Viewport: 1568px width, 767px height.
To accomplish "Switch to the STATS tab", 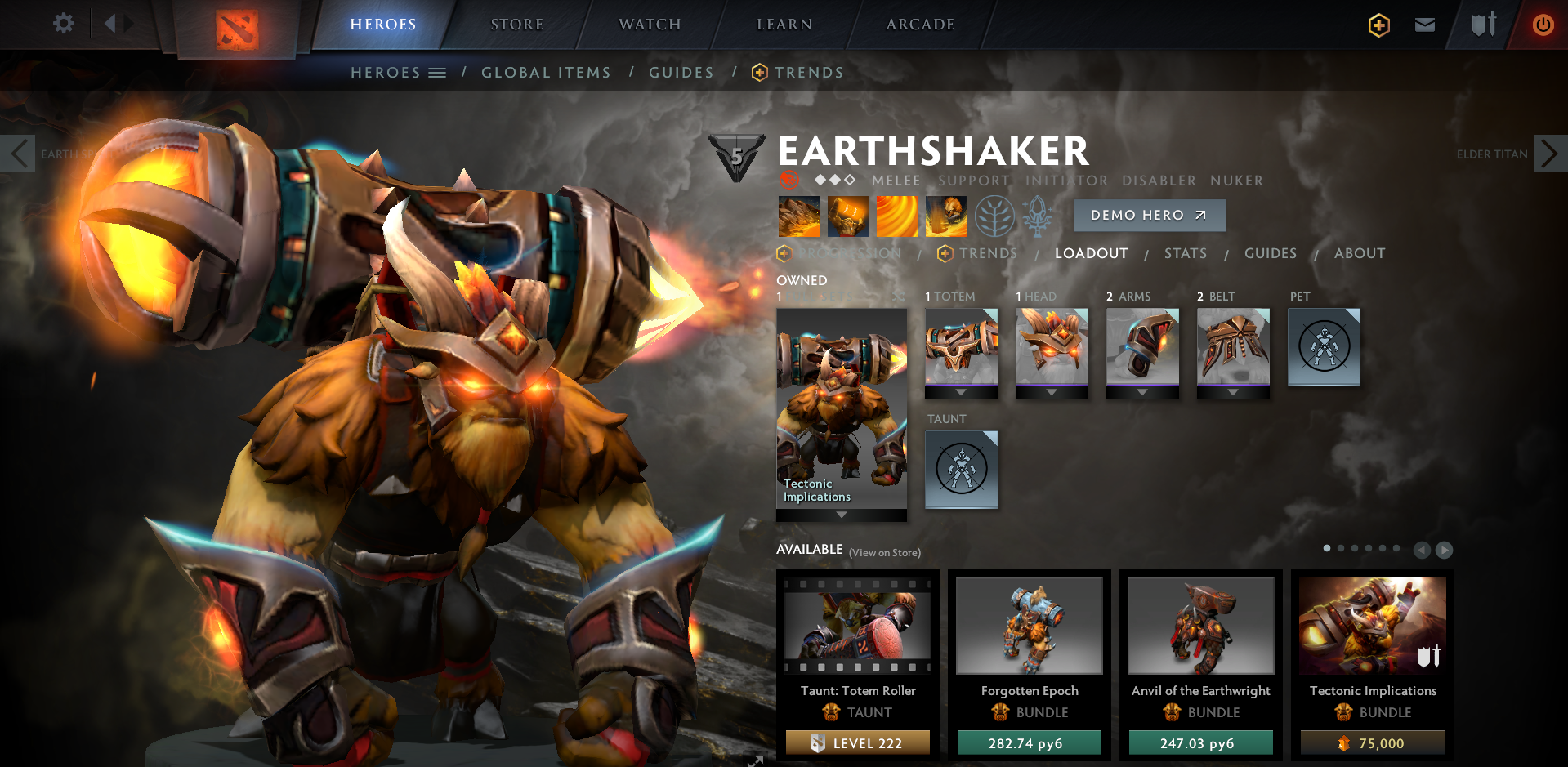I will pyautogui.click(x=1186, y=253).
